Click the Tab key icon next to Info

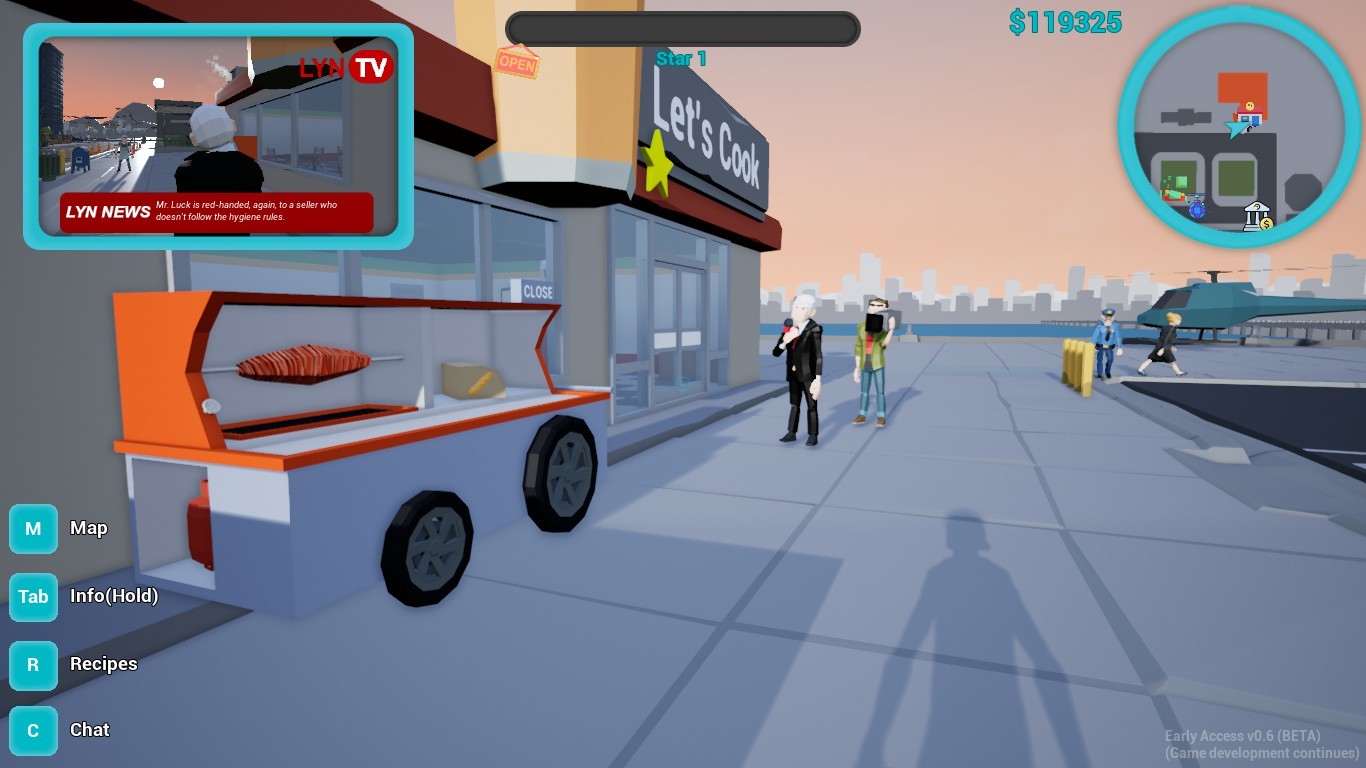[33, 597]
